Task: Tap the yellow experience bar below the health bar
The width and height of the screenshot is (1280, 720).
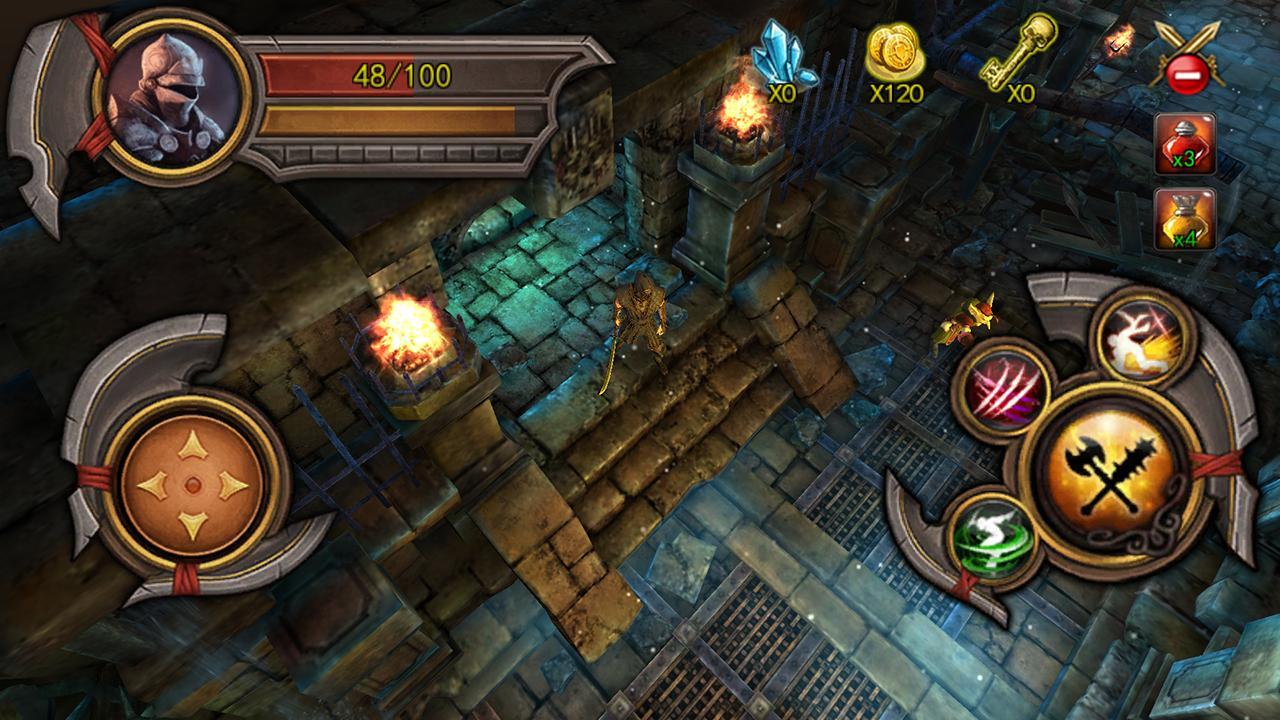Action: tap(405, 118)
